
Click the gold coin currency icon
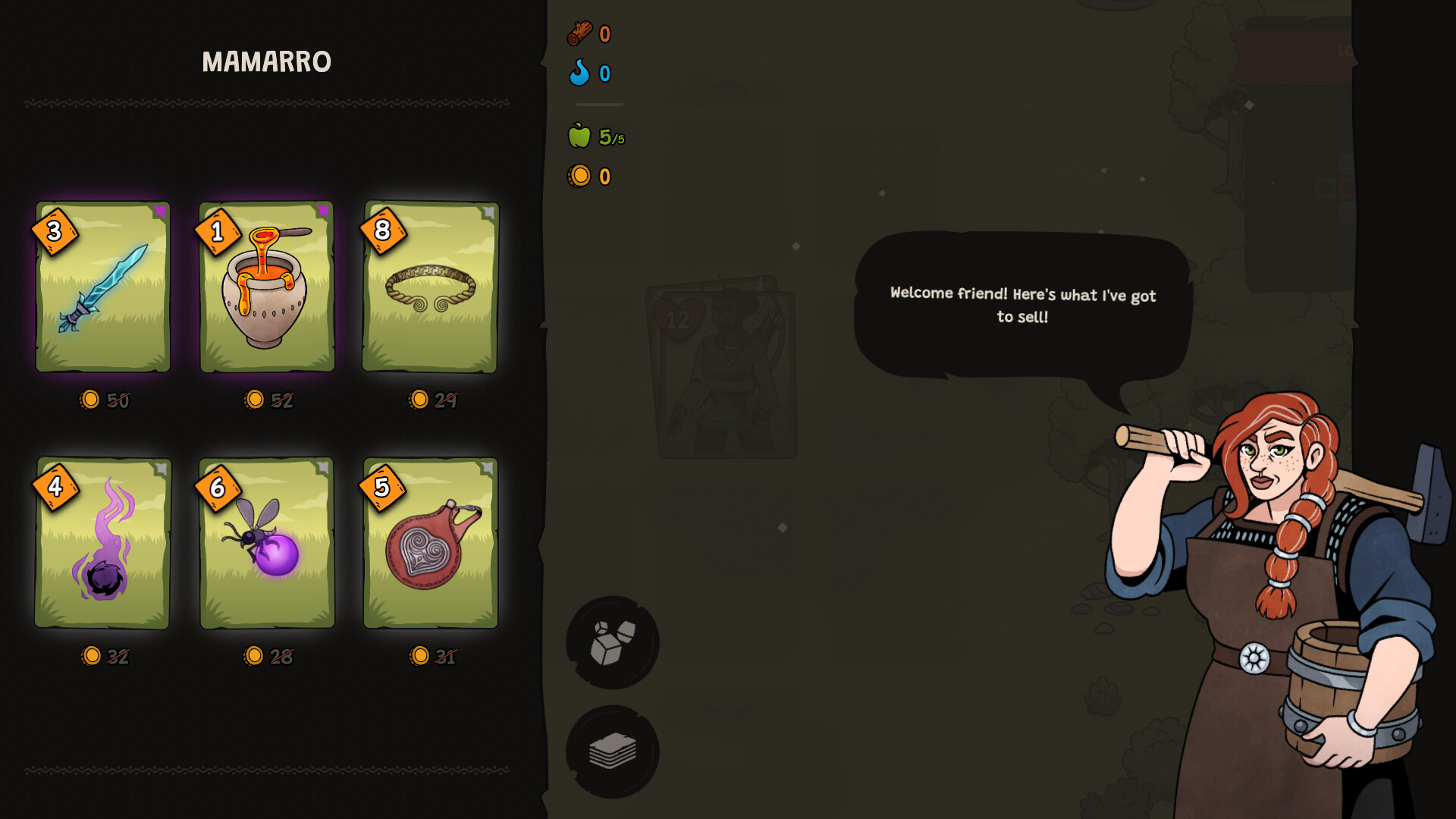pos(578,175)
